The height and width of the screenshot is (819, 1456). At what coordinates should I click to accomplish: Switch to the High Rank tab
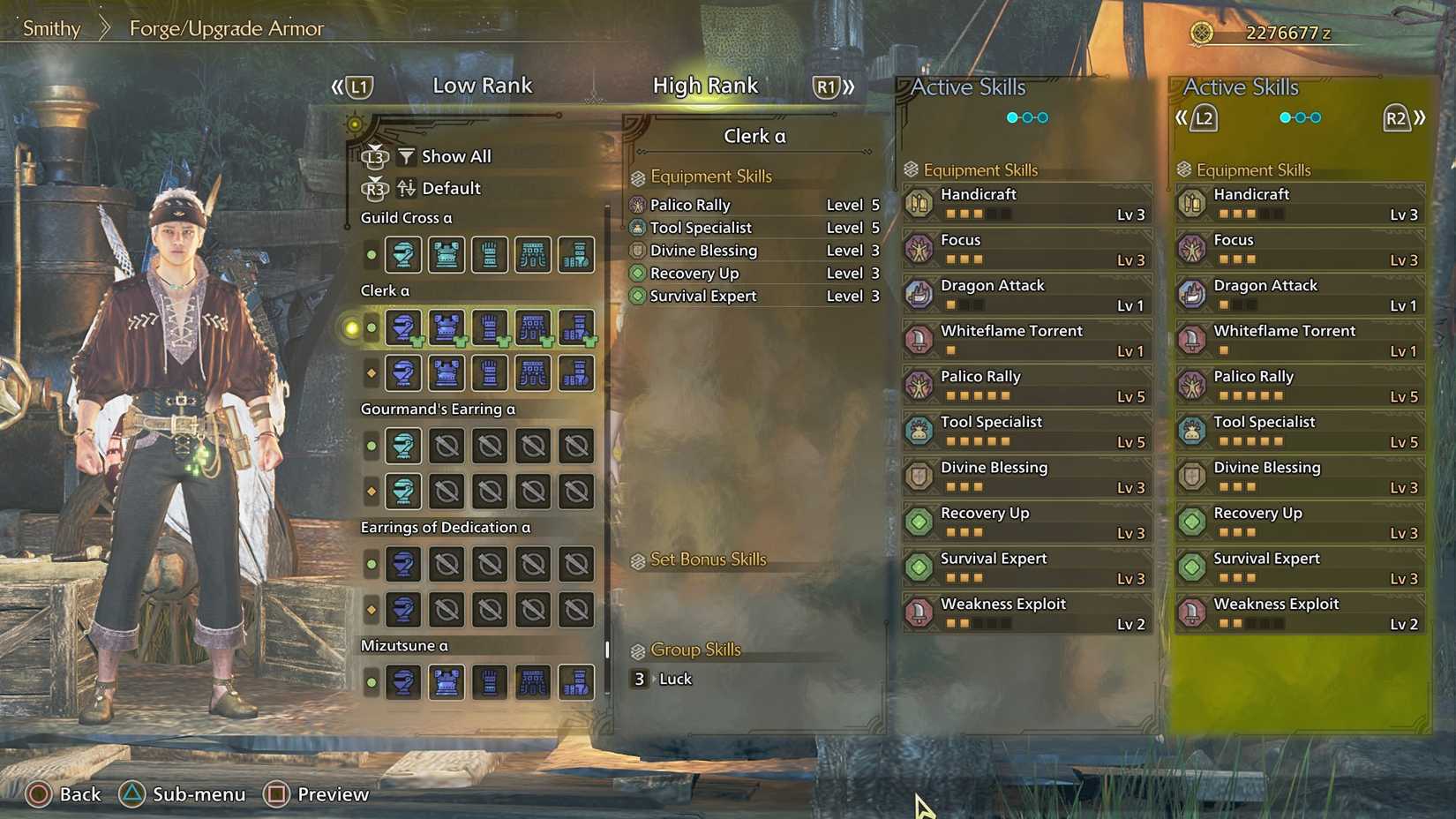[706, 86]
